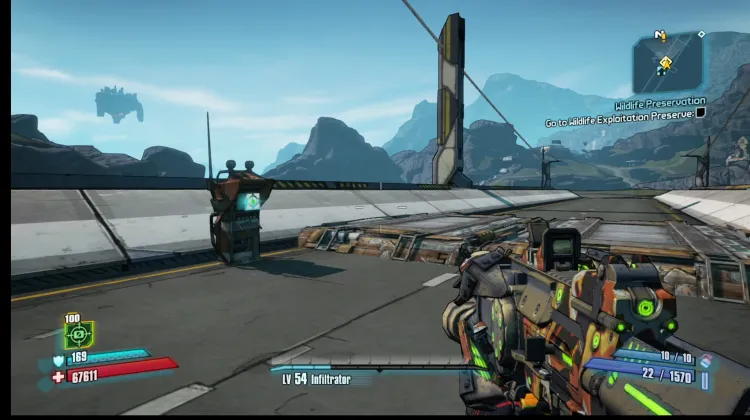The image size is (750, 420).
Task: Activate the green action skill icon
Action: (x=79, y=334)
